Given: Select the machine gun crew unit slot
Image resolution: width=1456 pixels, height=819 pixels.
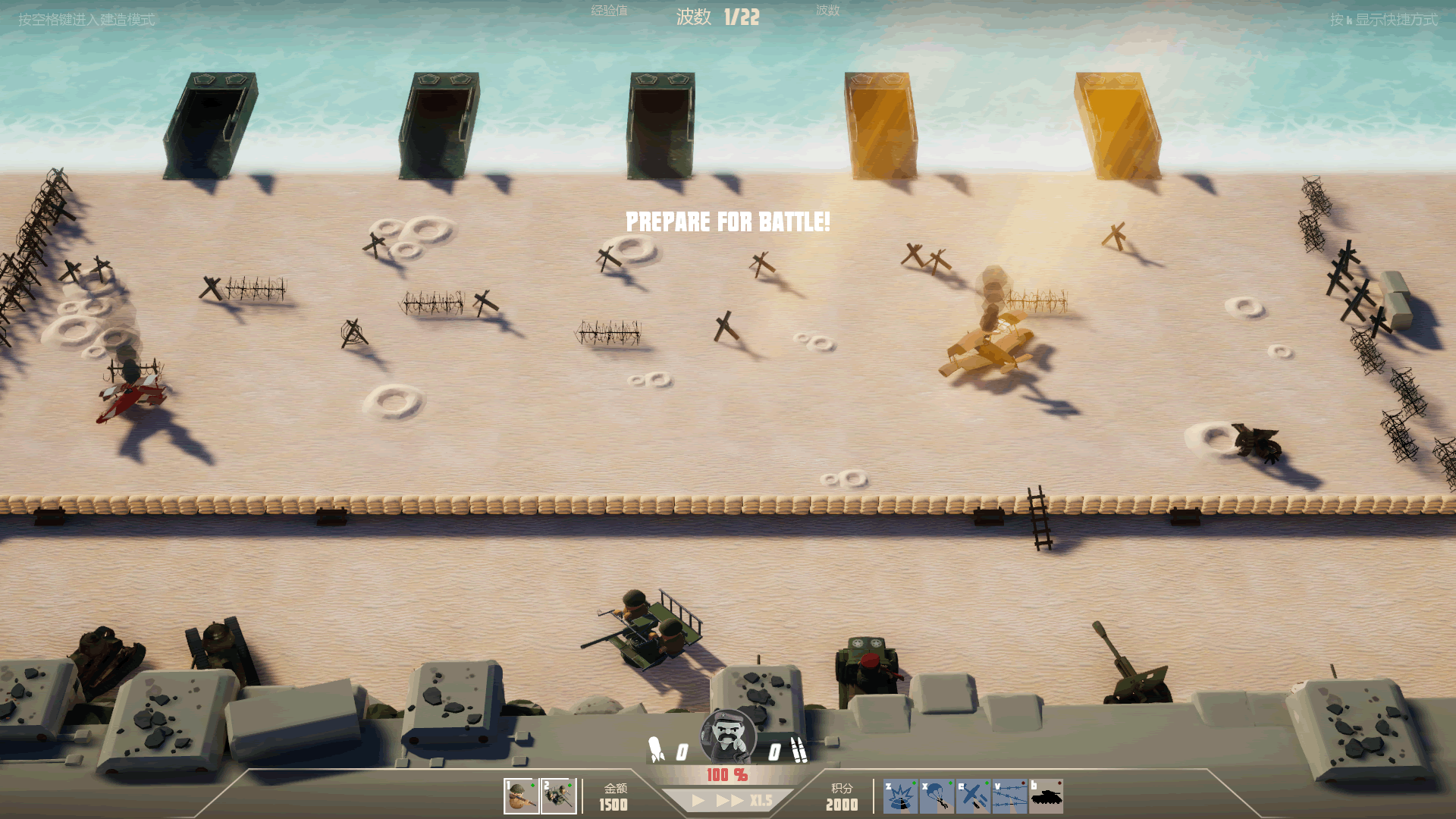Looking at the screenshot, I should click(559, 796).
